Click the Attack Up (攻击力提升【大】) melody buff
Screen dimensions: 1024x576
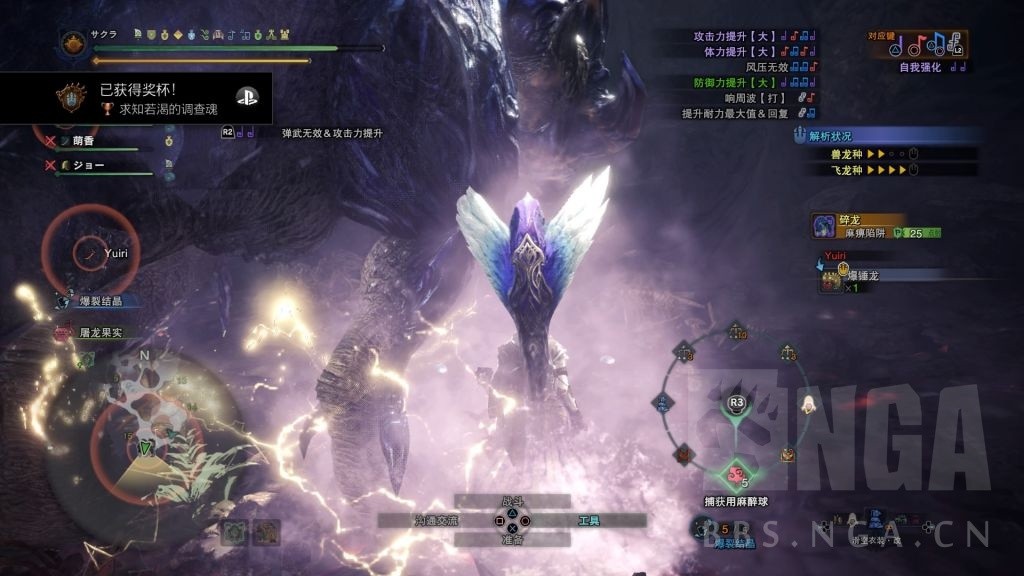click(x=754, y=36)
